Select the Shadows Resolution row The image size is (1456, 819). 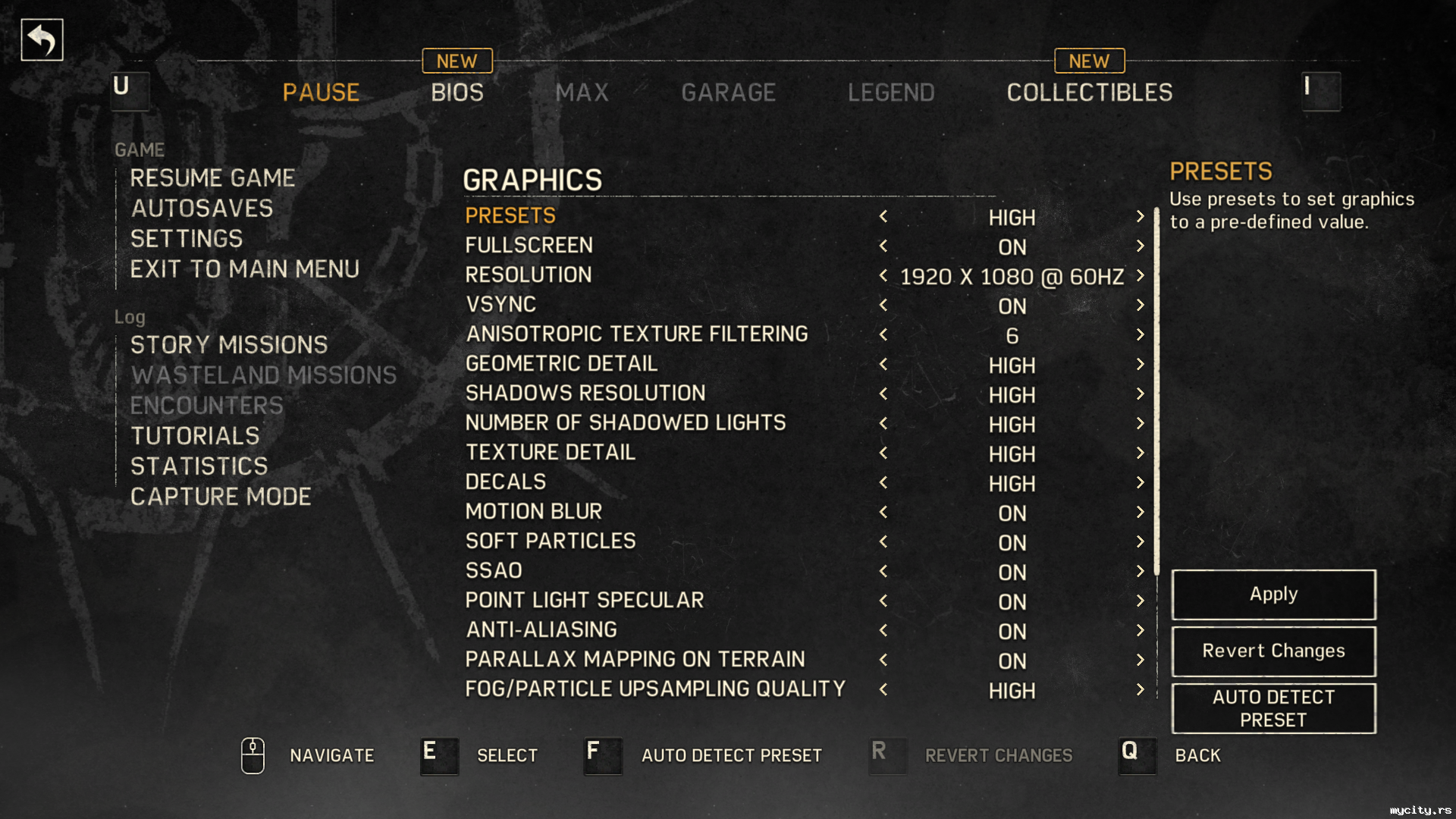[585, 394]
